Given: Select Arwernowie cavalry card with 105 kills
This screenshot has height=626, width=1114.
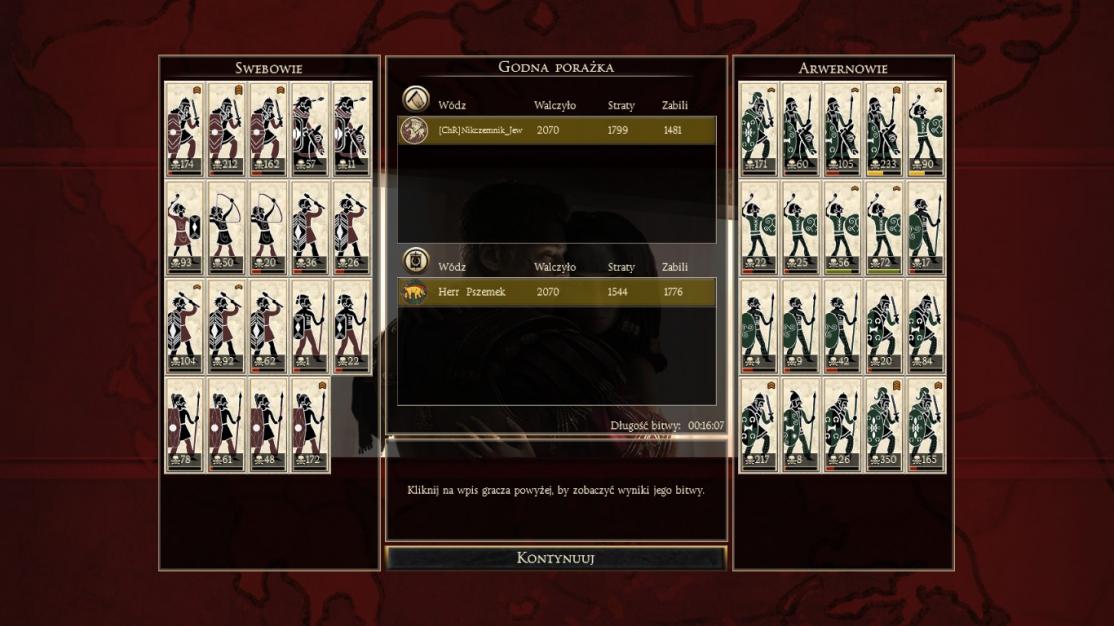Looking at the screenshot, I should pyautogui.click(x=842, y=129).
